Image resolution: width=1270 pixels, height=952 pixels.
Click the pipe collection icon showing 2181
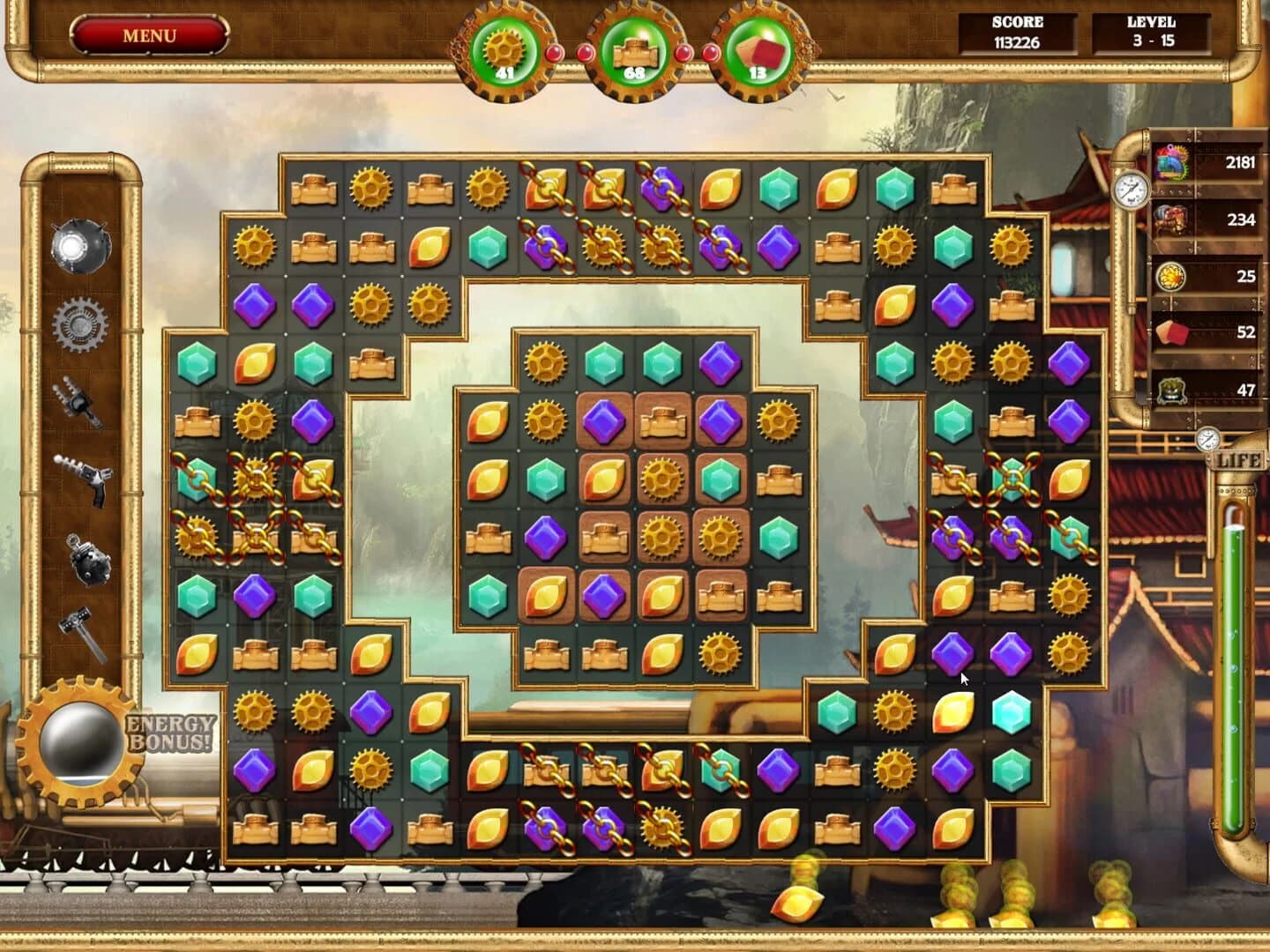pos(1173,163)
